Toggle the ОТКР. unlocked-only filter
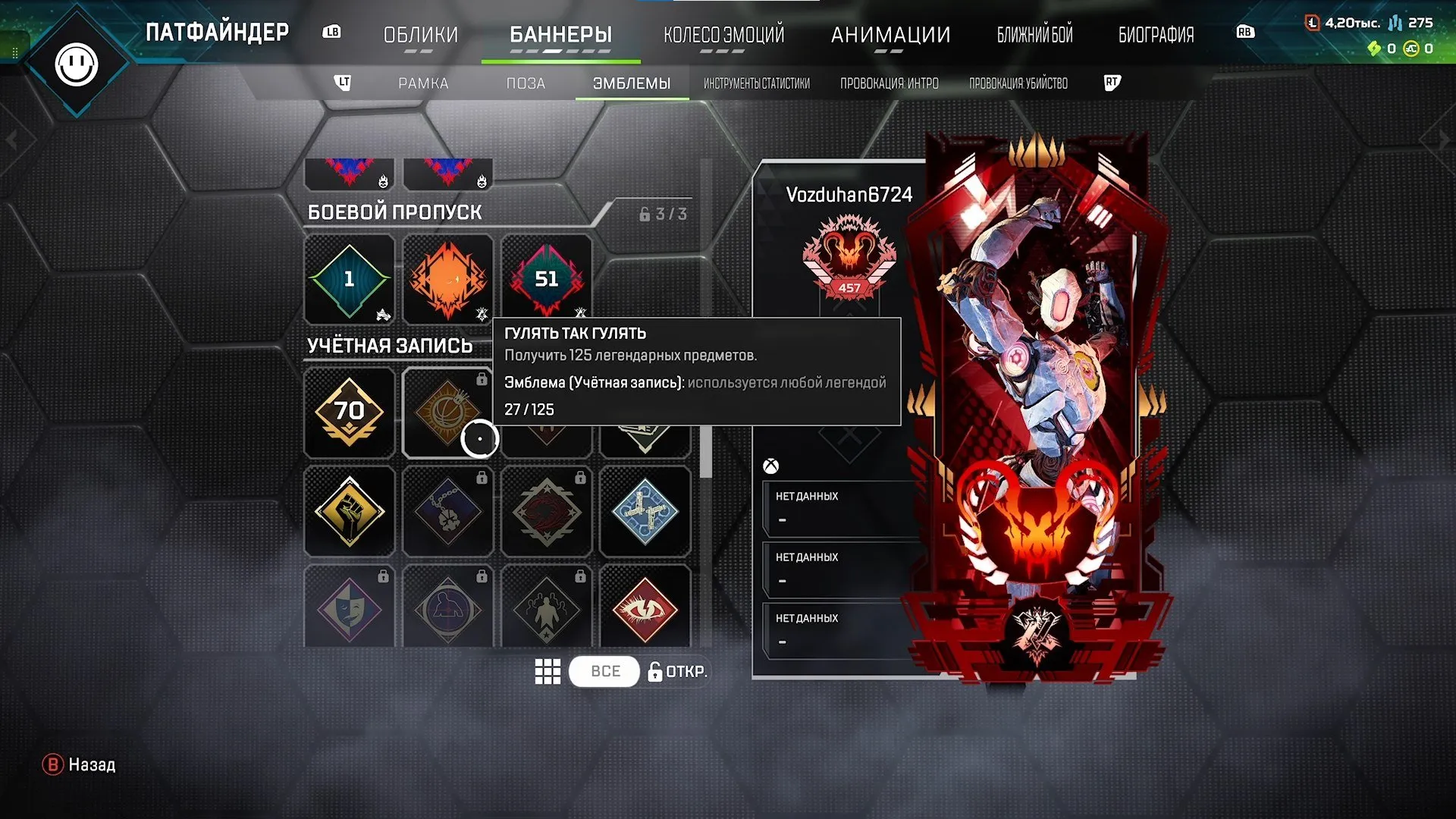This screenshot has width=1456, height=819. (677, 671)
